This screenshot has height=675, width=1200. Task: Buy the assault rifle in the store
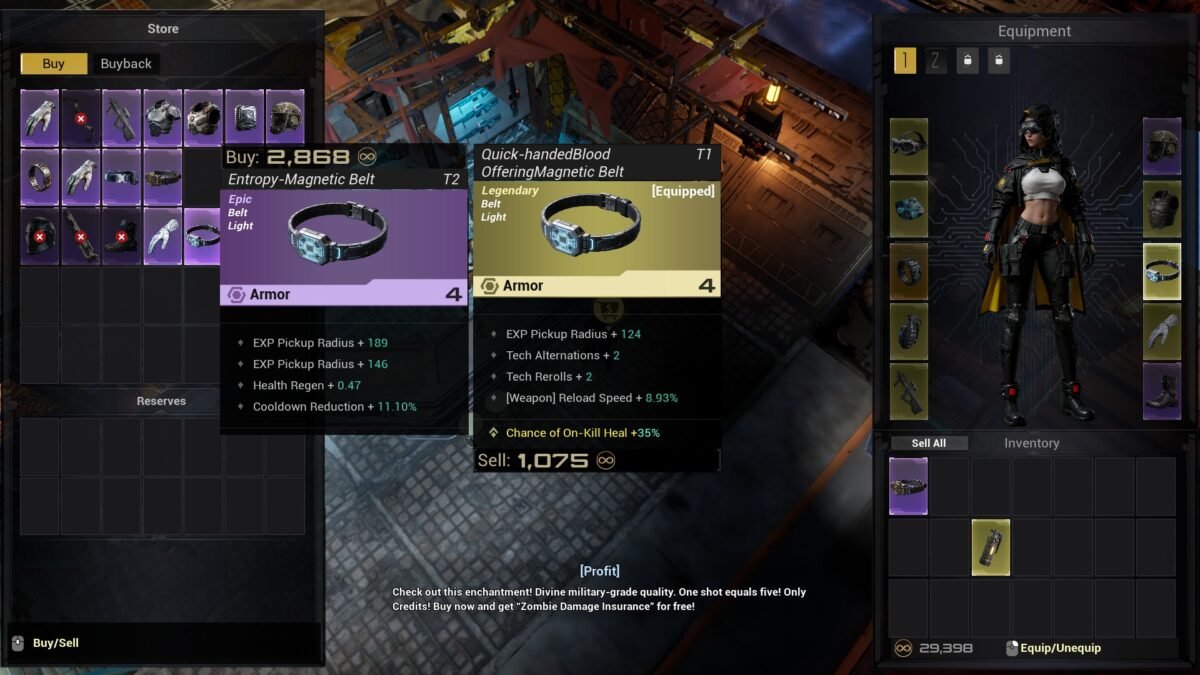tap(121, 118)
